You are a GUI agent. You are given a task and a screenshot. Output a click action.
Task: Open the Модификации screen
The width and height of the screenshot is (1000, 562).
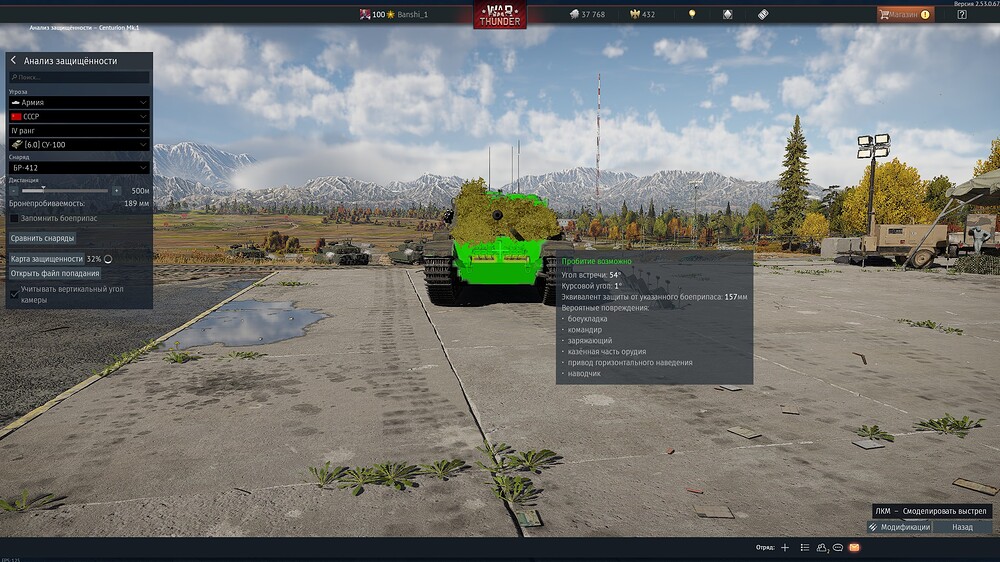pos(900,527)
